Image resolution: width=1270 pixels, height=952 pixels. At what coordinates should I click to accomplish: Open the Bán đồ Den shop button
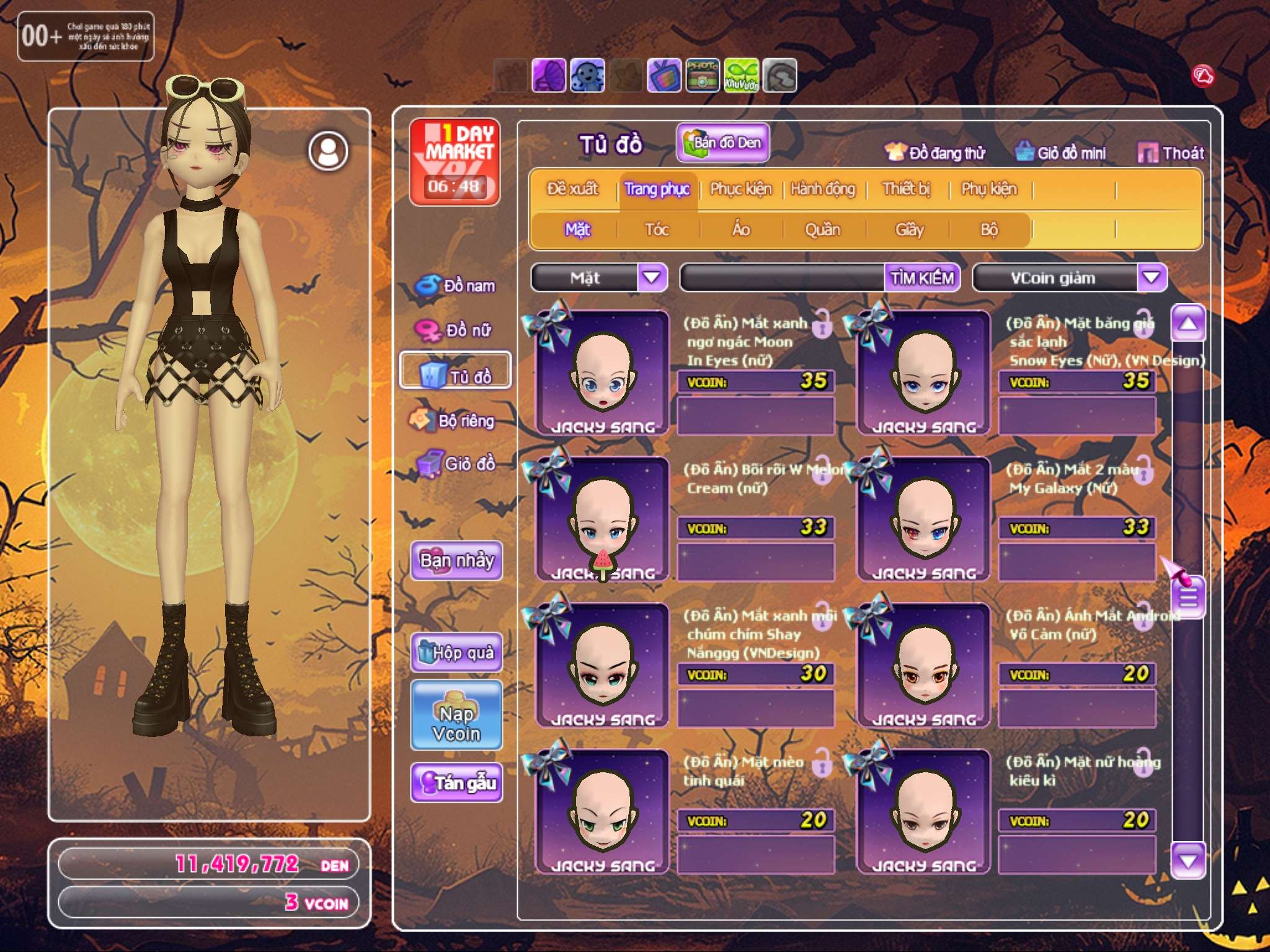(x=723, y=143)
